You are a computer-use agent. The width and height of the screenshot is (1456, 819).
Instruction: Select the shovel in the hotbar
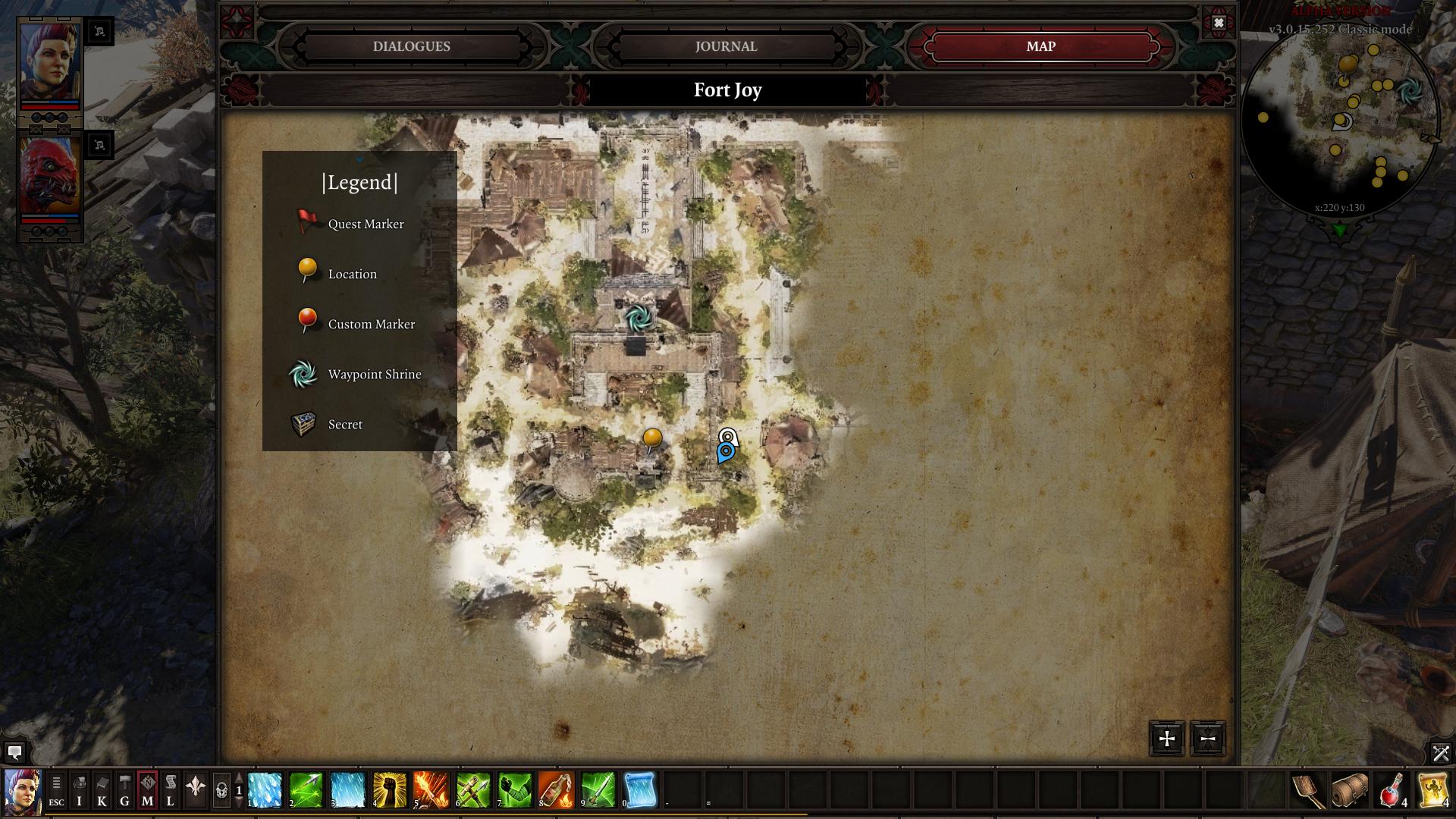point(1307,791)
